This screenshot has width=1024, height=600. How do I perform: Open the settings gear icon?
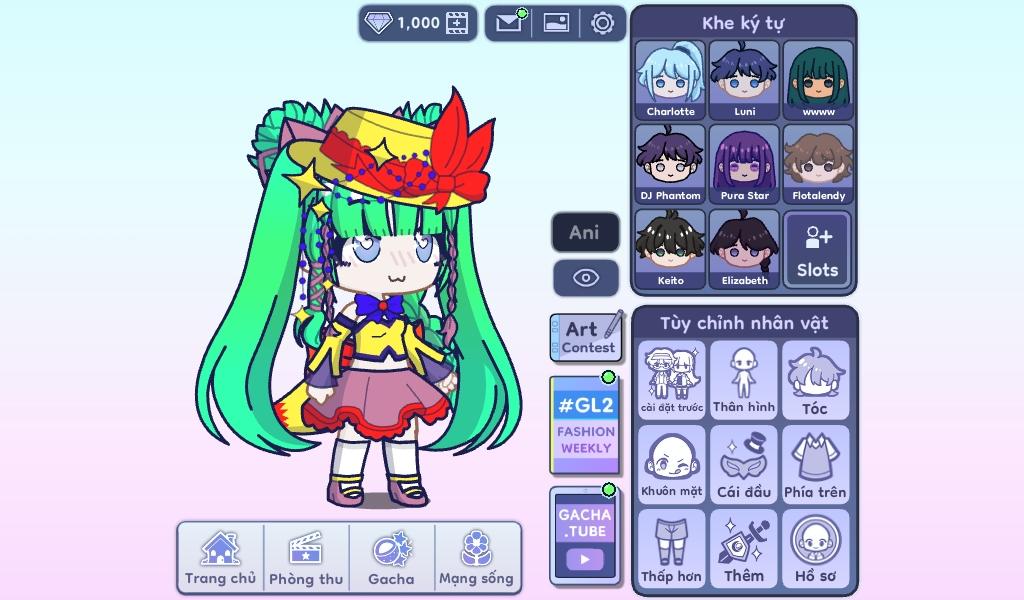(602, 23)
